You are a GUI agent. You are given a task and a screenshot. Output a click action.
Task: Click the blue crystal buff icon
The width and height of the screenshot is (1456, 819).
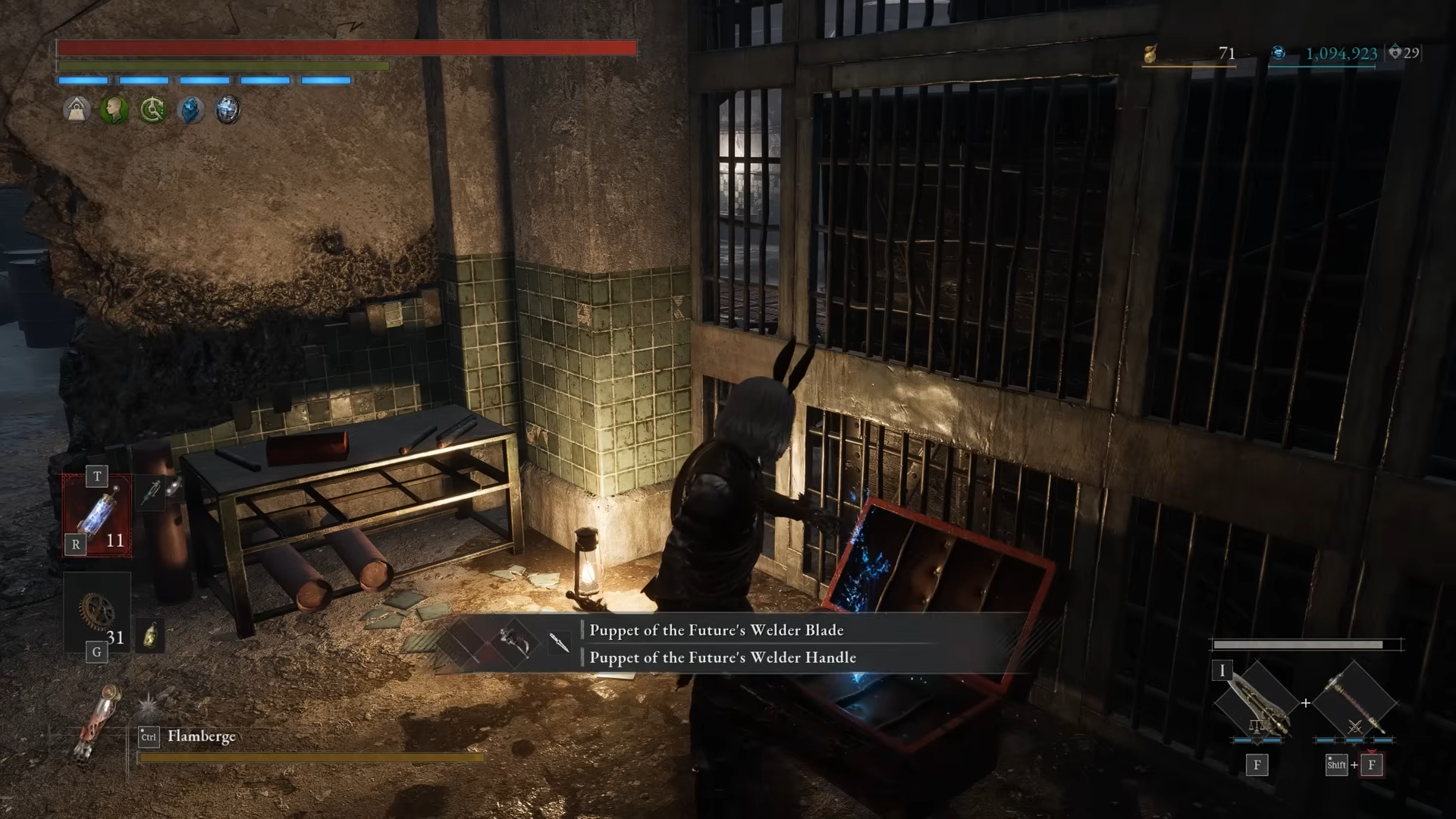click(x=190, y=111)
